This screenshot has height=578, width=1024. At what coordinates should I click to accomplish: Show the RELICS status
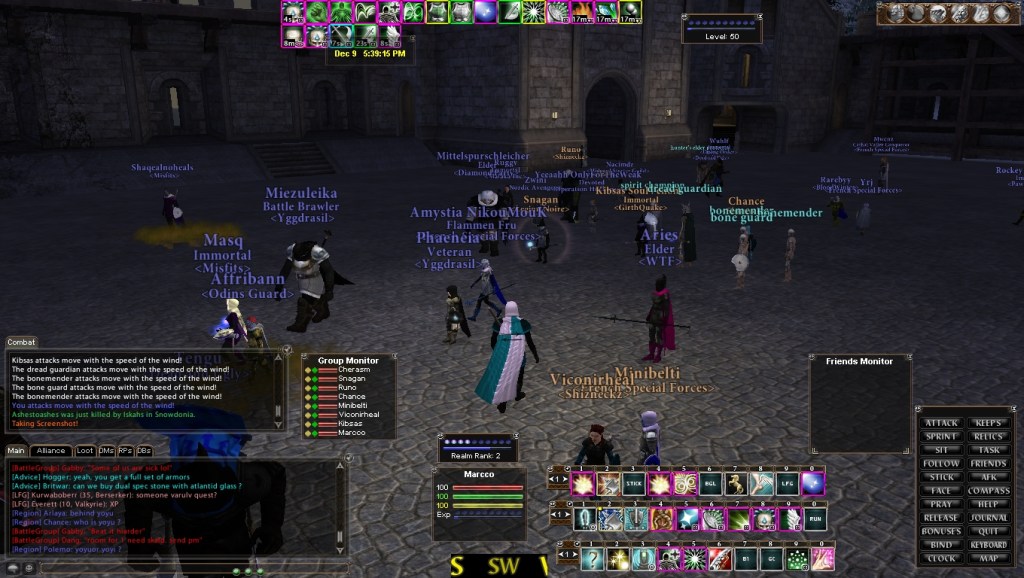[x=988, y=437]
